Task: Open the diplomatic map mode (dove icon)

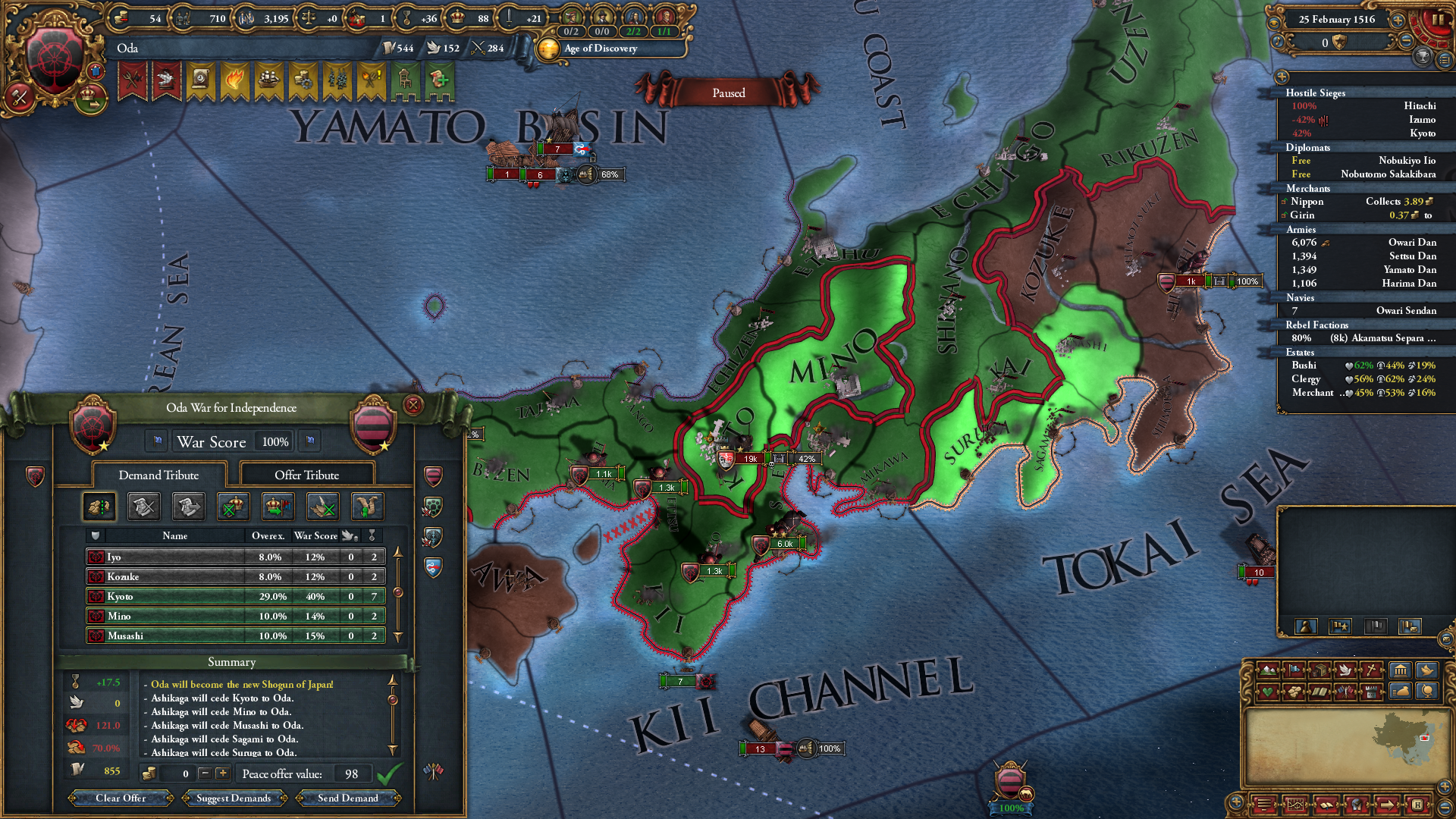Action: pos(1345,670)
